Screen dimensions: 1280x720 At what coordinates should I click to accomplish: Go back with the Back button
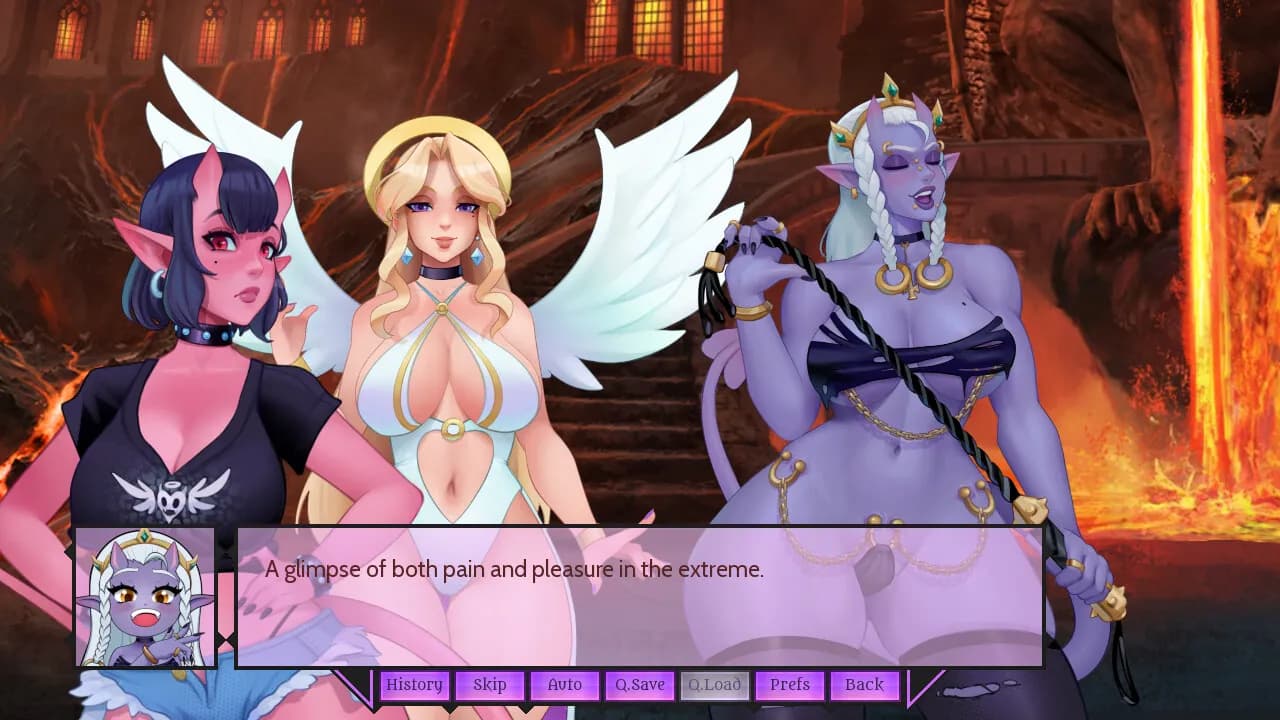(x=863, y=685)
